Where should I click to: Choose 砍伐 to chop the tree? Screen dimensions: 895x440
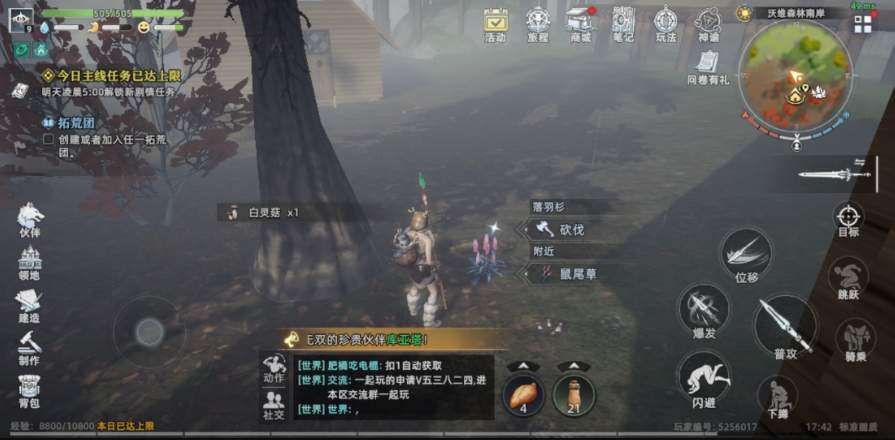563,229
